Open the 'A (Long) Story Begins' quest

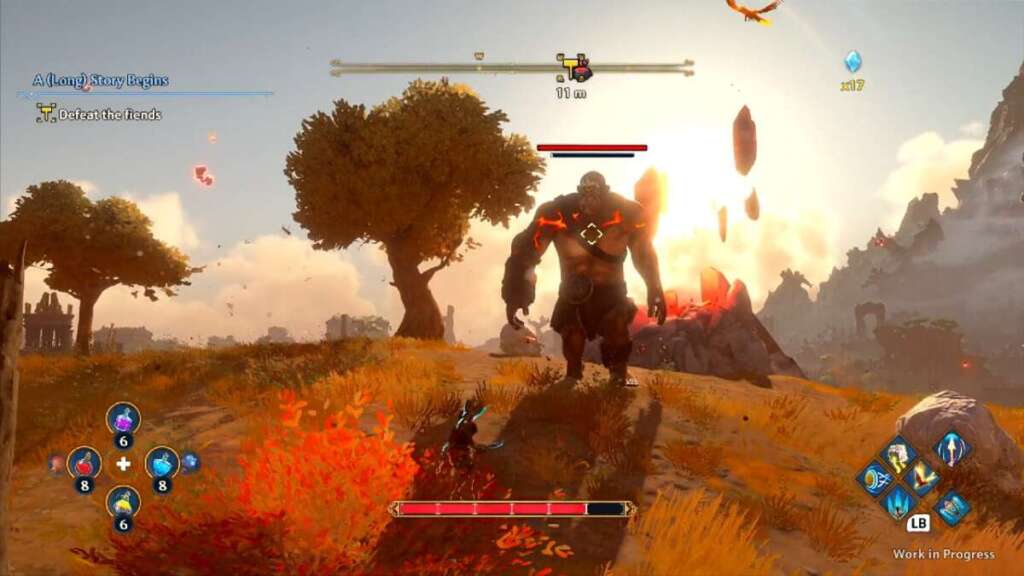pyautogui.click(x=100, y=80)
